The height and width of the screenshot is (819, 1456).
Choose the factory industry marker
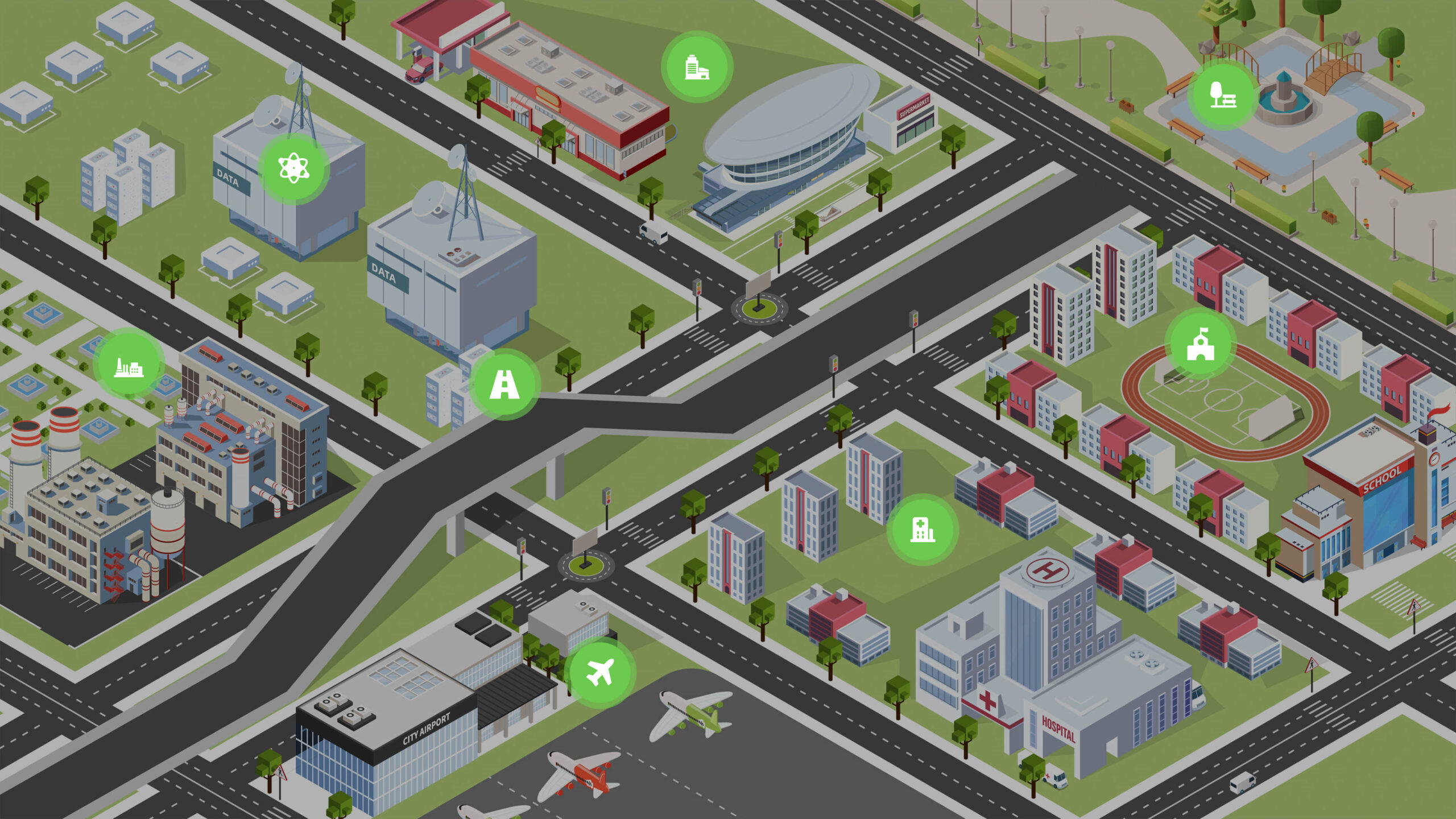pos(129,365)
